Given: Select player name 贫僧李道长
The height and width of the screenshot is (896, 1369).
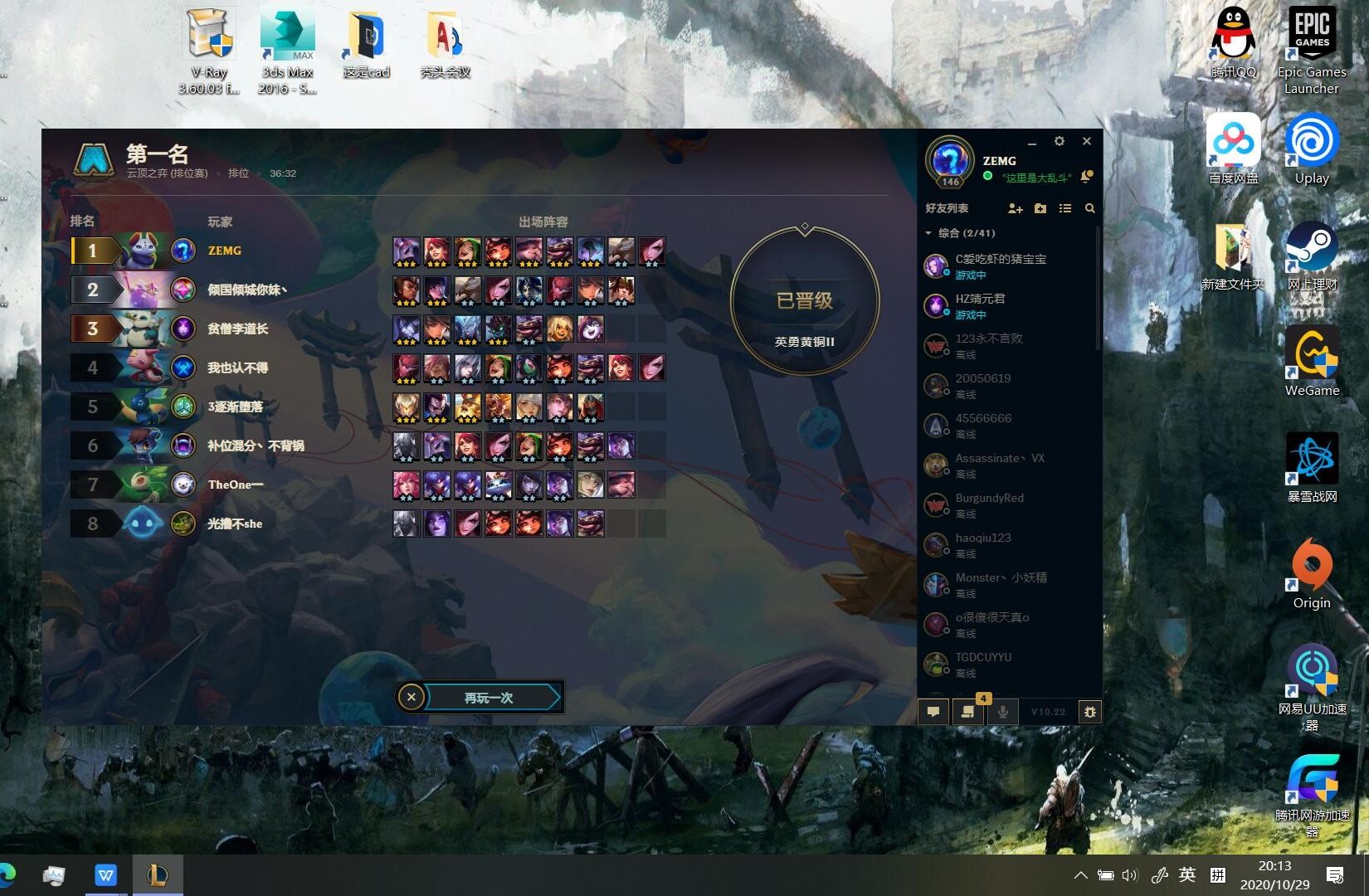Looking at the screenshot, I should 237,329.
